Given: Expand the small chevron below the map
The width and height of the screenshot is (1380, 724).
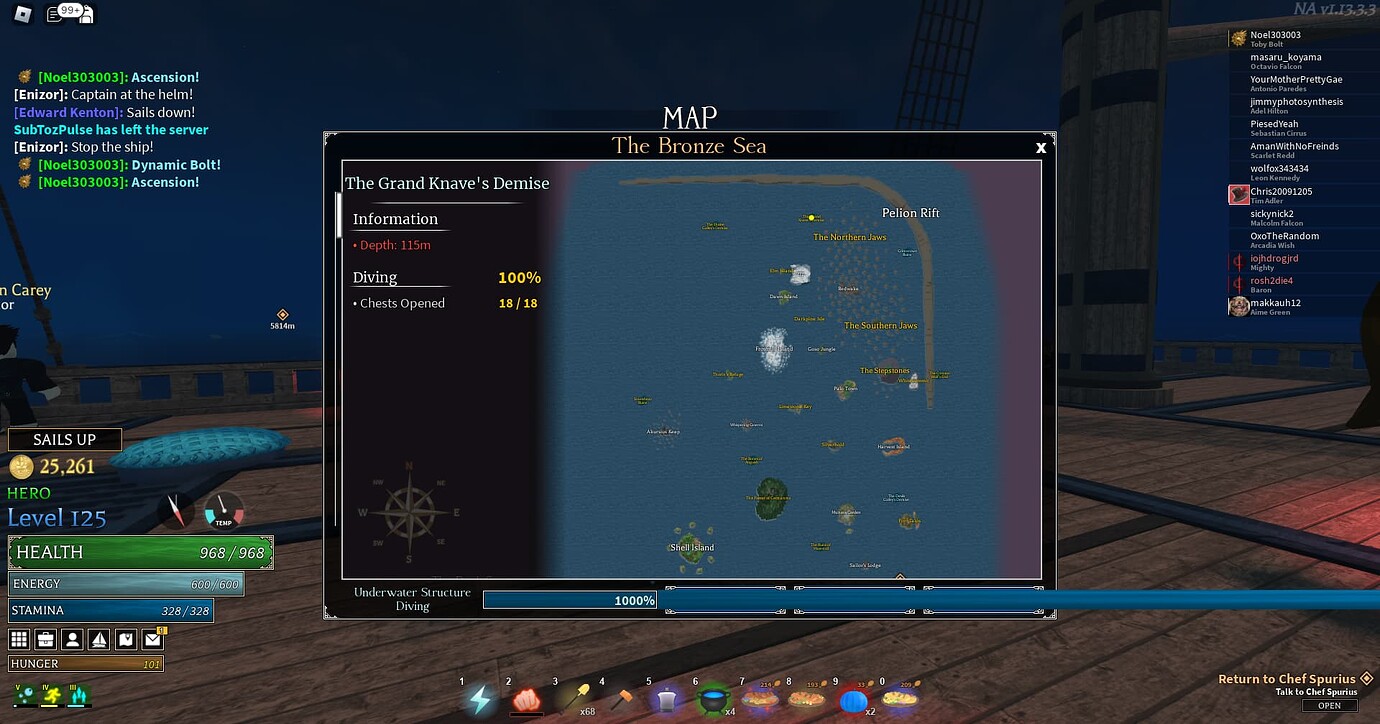Looking at the screenshot, I should coord(898,576).
